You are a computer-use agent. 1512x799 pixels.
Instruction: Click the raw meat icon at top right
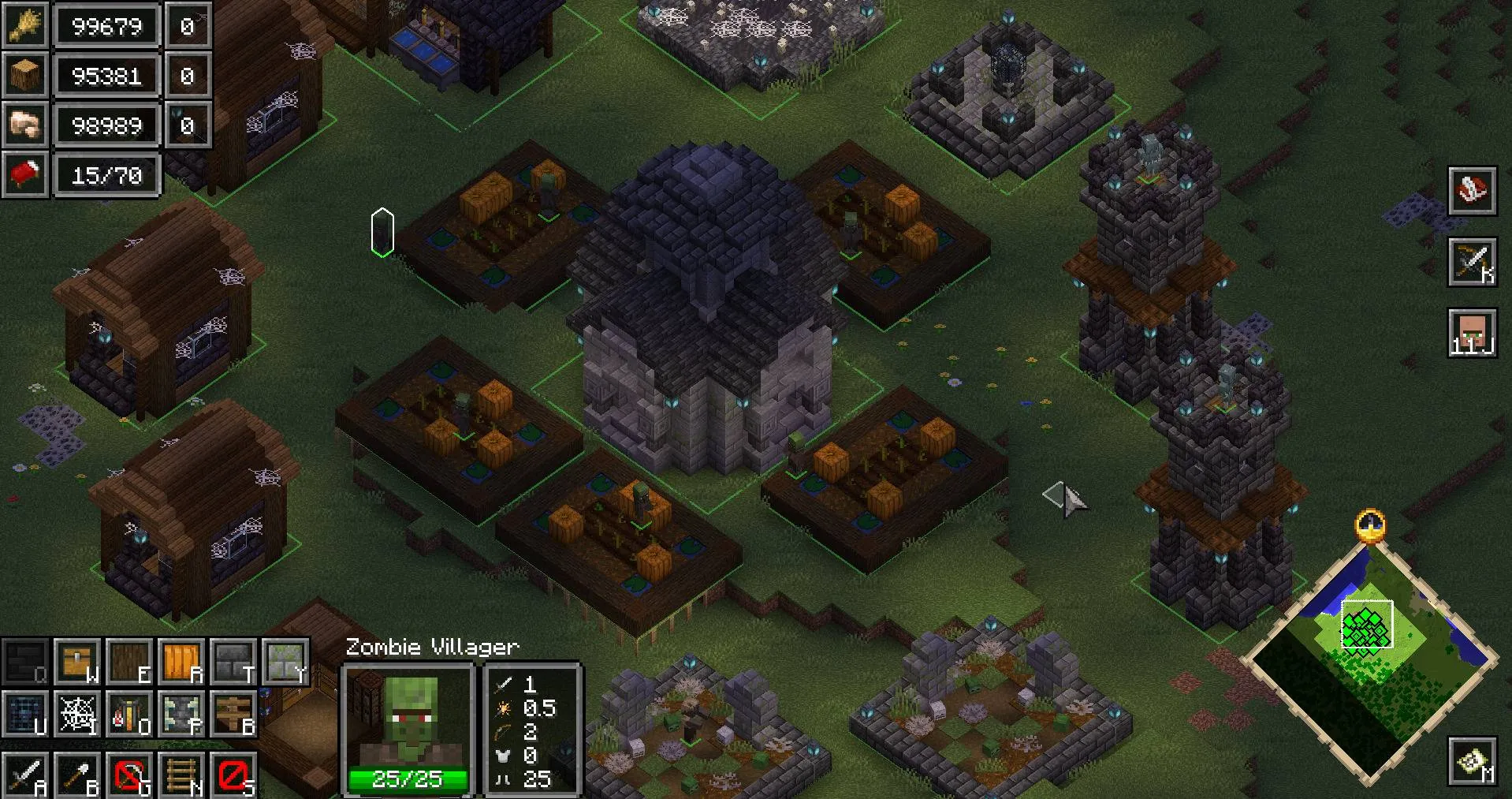point(1472,189)
